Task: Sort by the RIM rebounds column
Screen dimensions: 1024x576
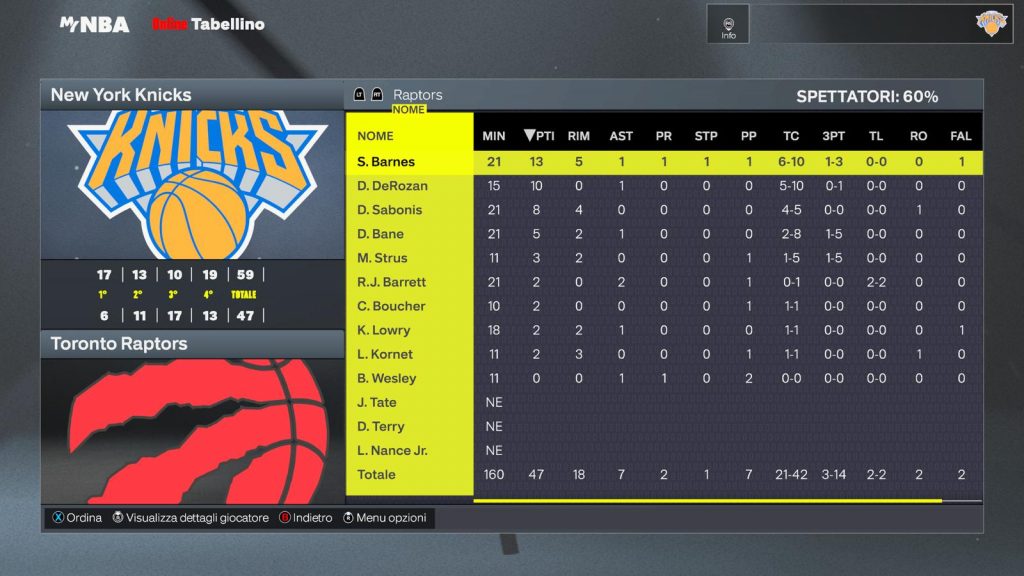Action: point(578,136)
